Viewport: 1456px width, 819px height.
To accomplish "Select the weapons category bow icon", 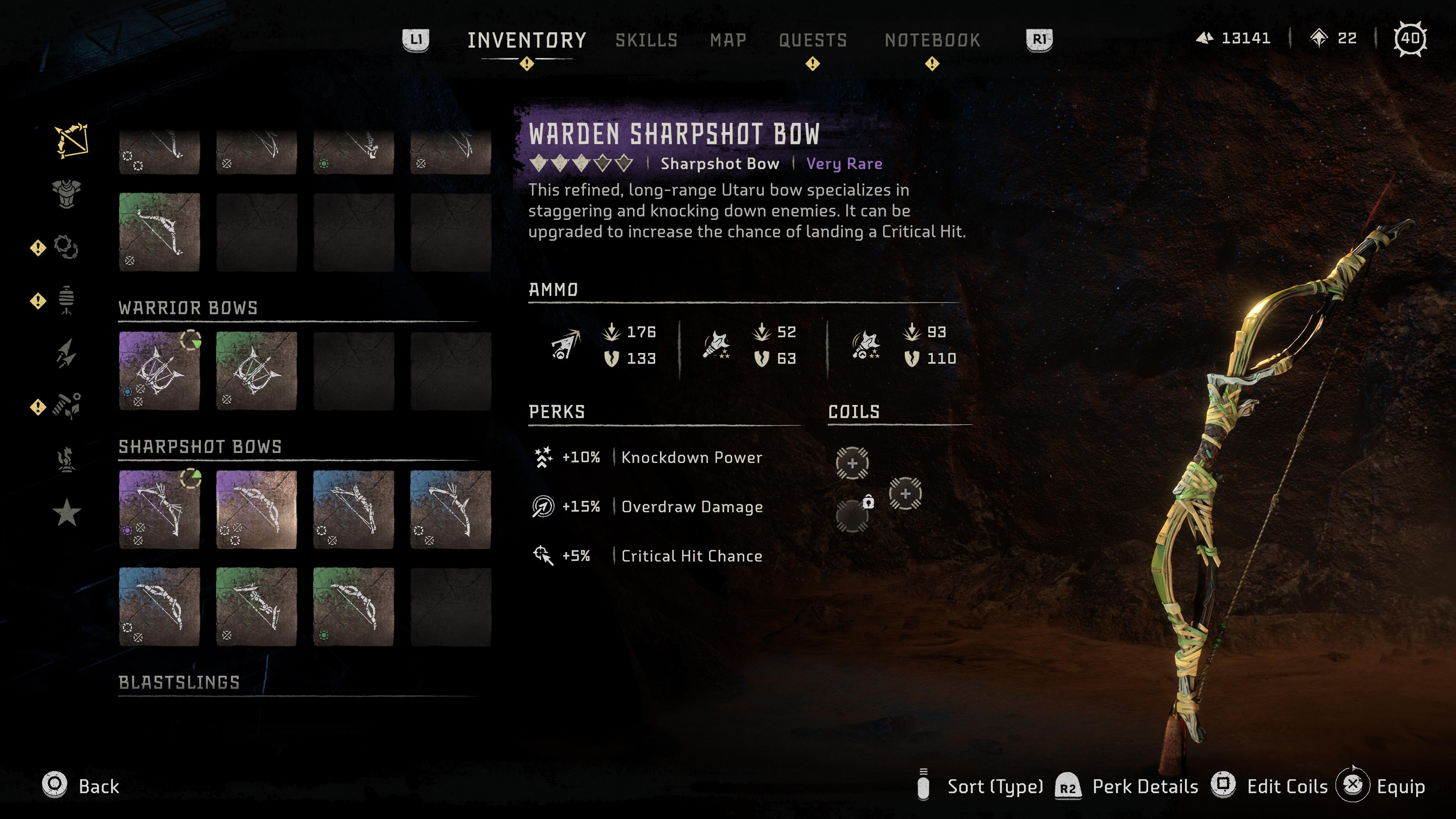I will pos(71,140).
